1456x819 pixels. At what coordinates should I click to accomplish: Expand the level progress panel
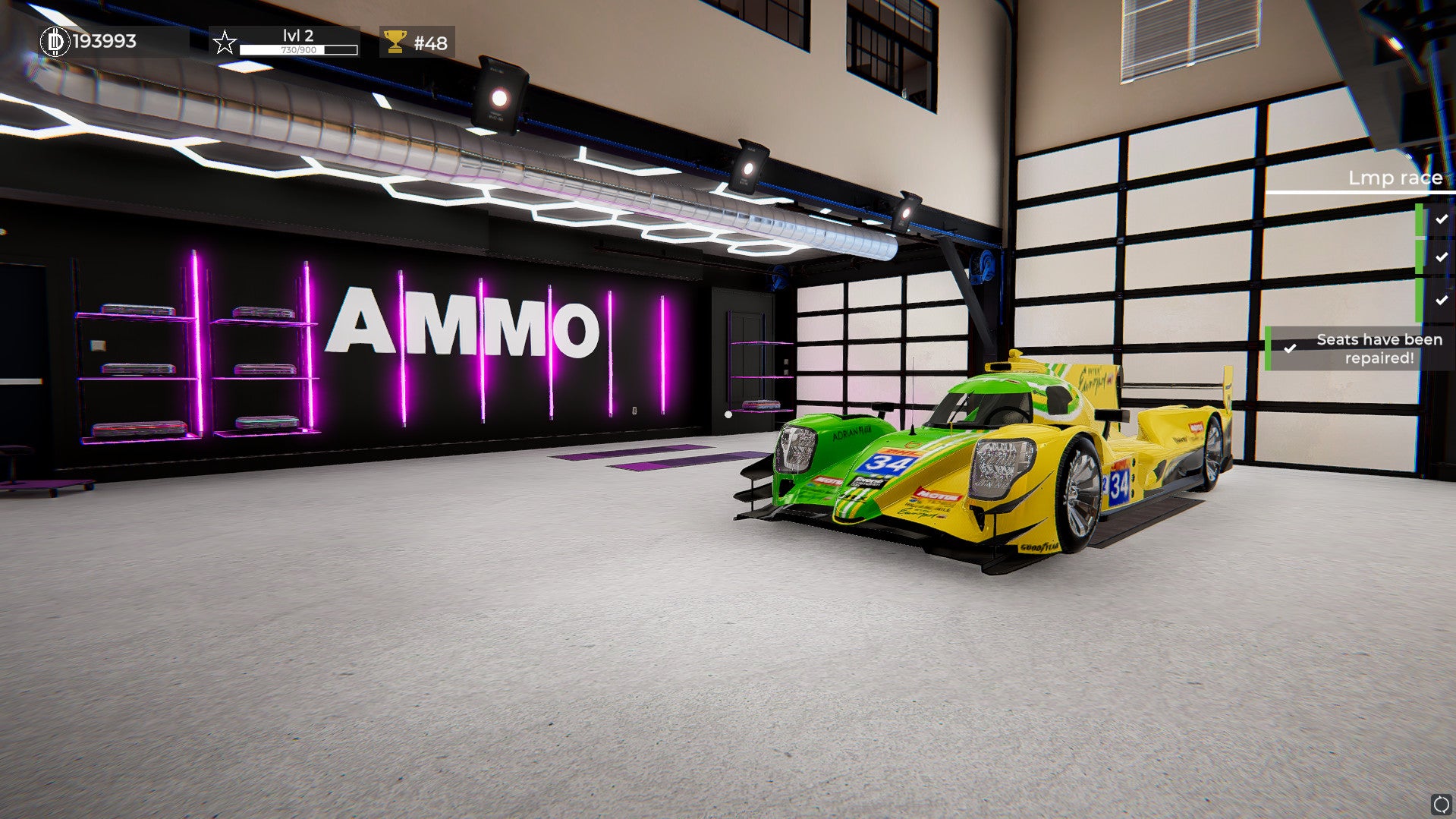click(296, 42)
